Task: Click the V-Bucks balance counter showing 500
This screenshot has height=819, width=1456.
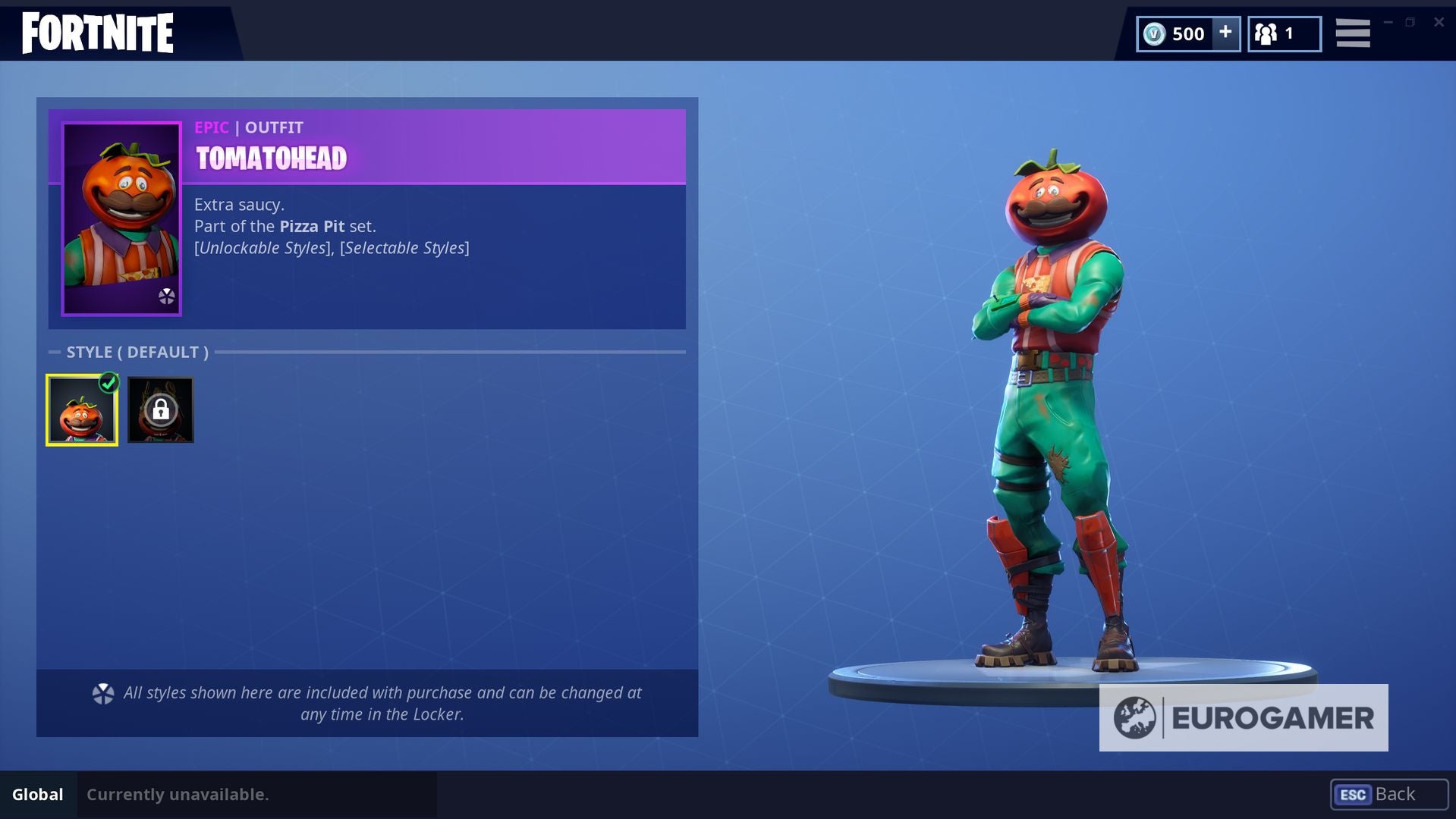Action: pos(1188,33)
